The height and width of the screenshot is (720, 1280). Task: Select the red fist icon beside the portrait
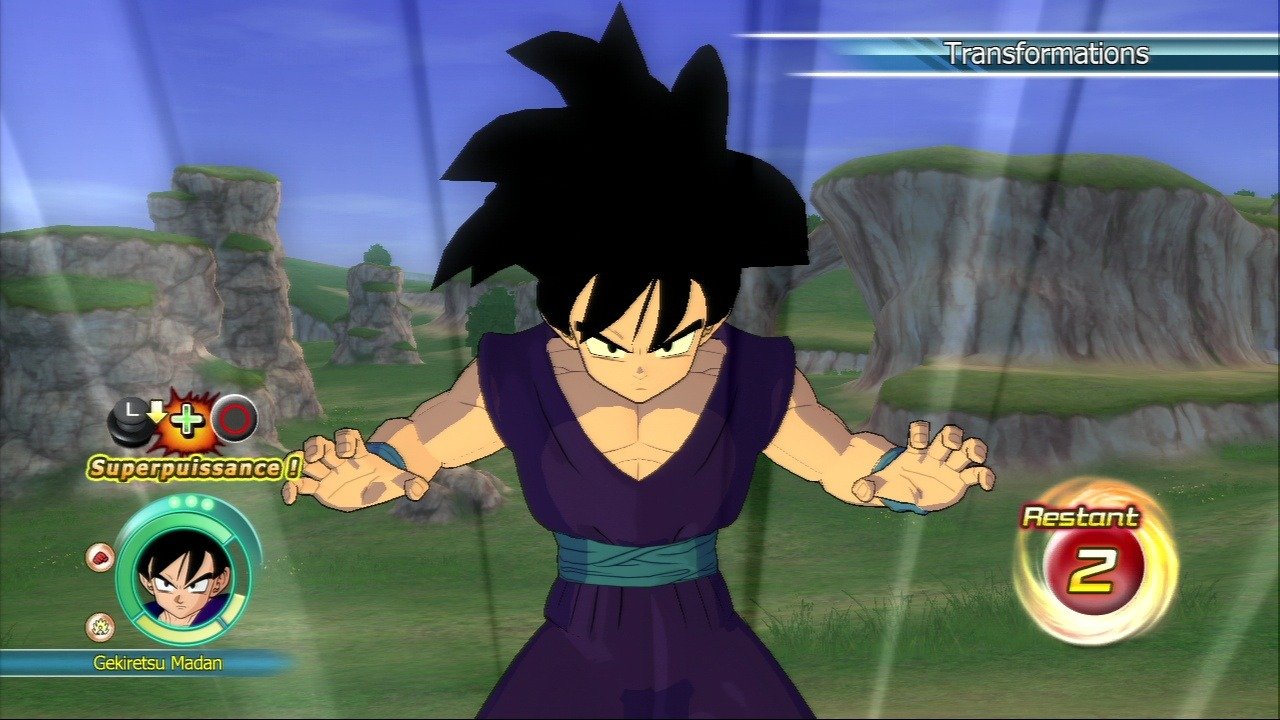click(99, 557)
